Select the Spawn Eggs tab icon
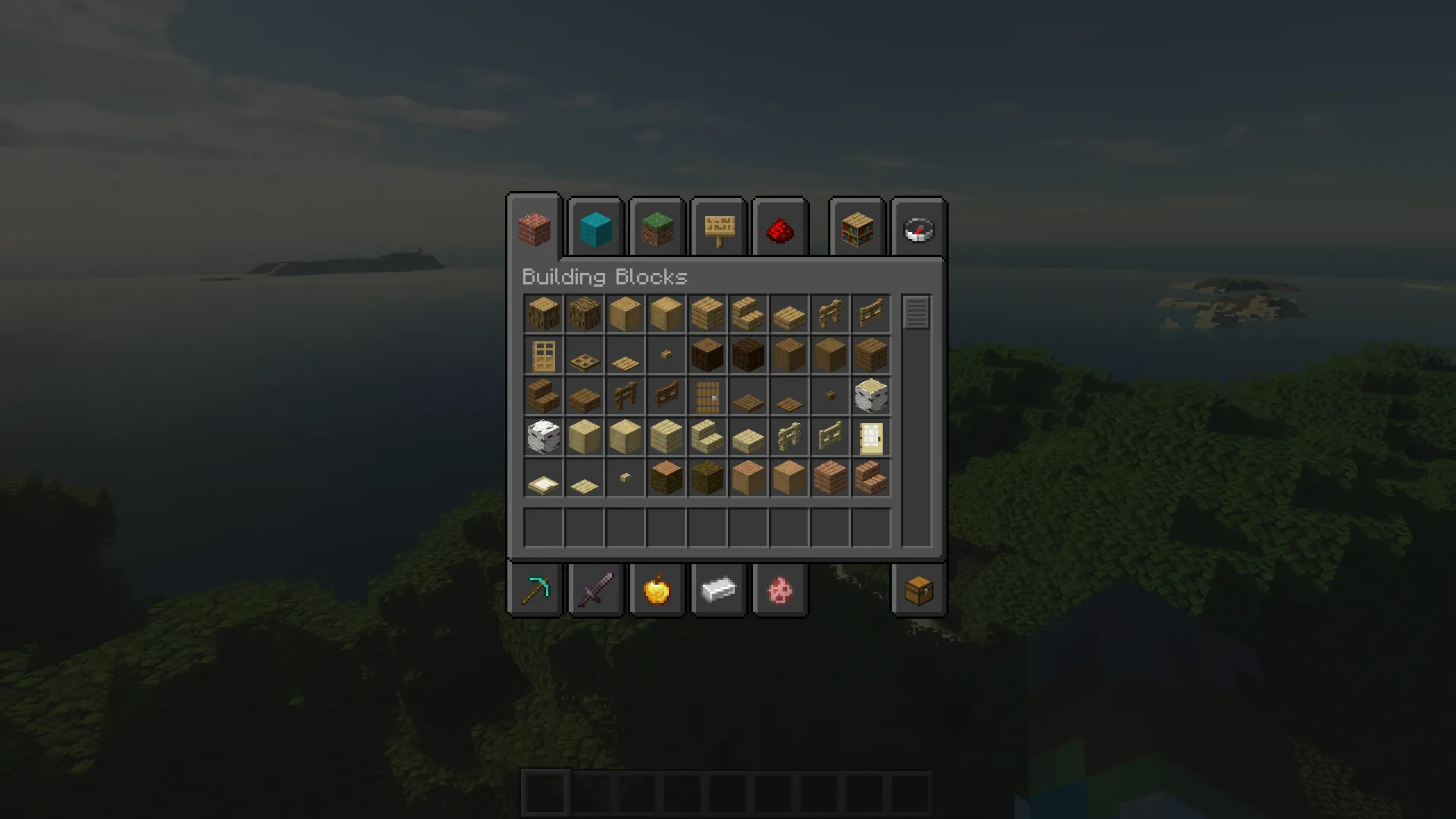The width and height of the screenshot is (1456, 819). 780,590
